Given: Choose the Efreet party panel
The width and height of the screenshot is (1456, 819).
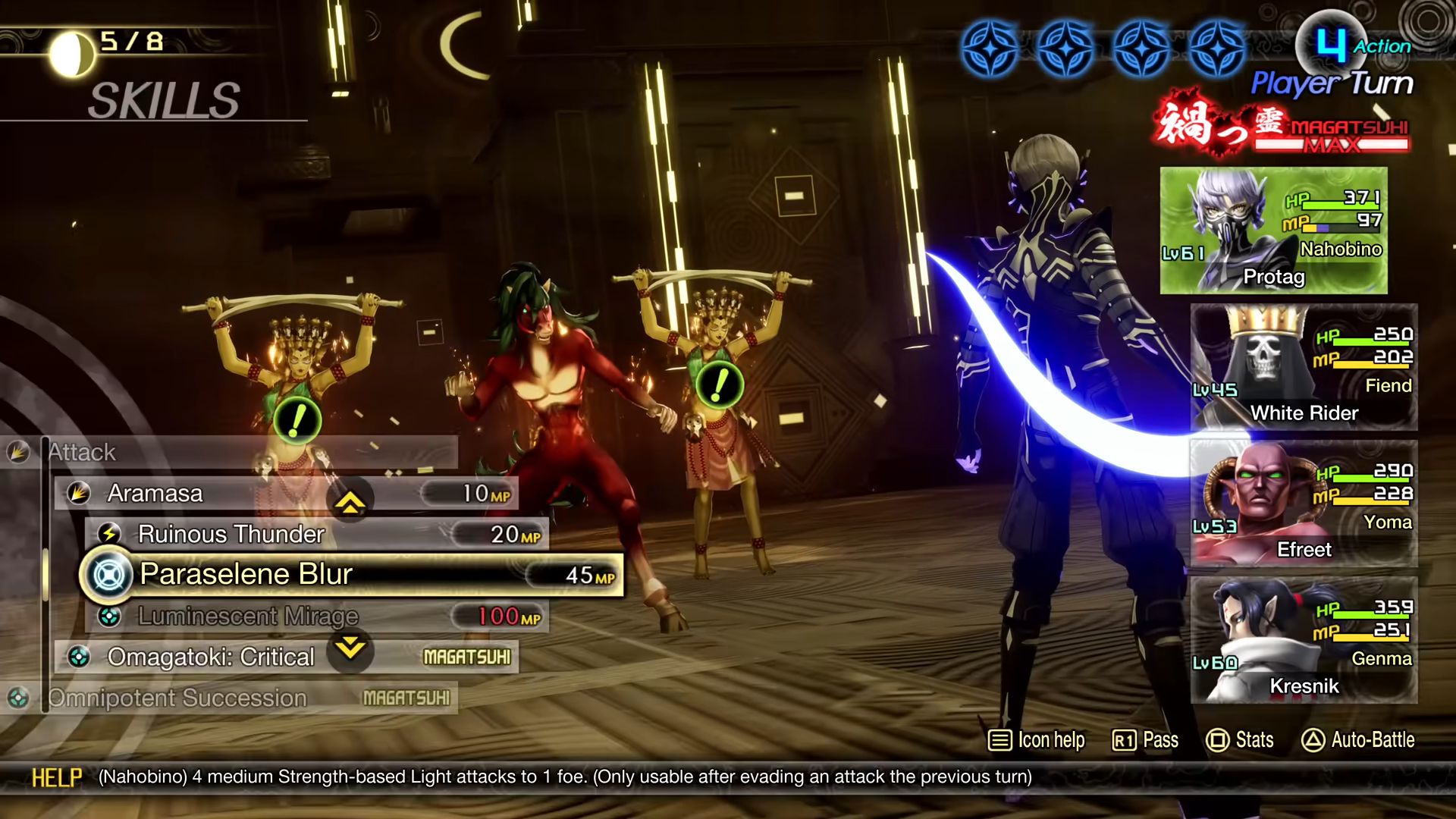Looking at the screenshot, I should click(x=1304, y=504).
